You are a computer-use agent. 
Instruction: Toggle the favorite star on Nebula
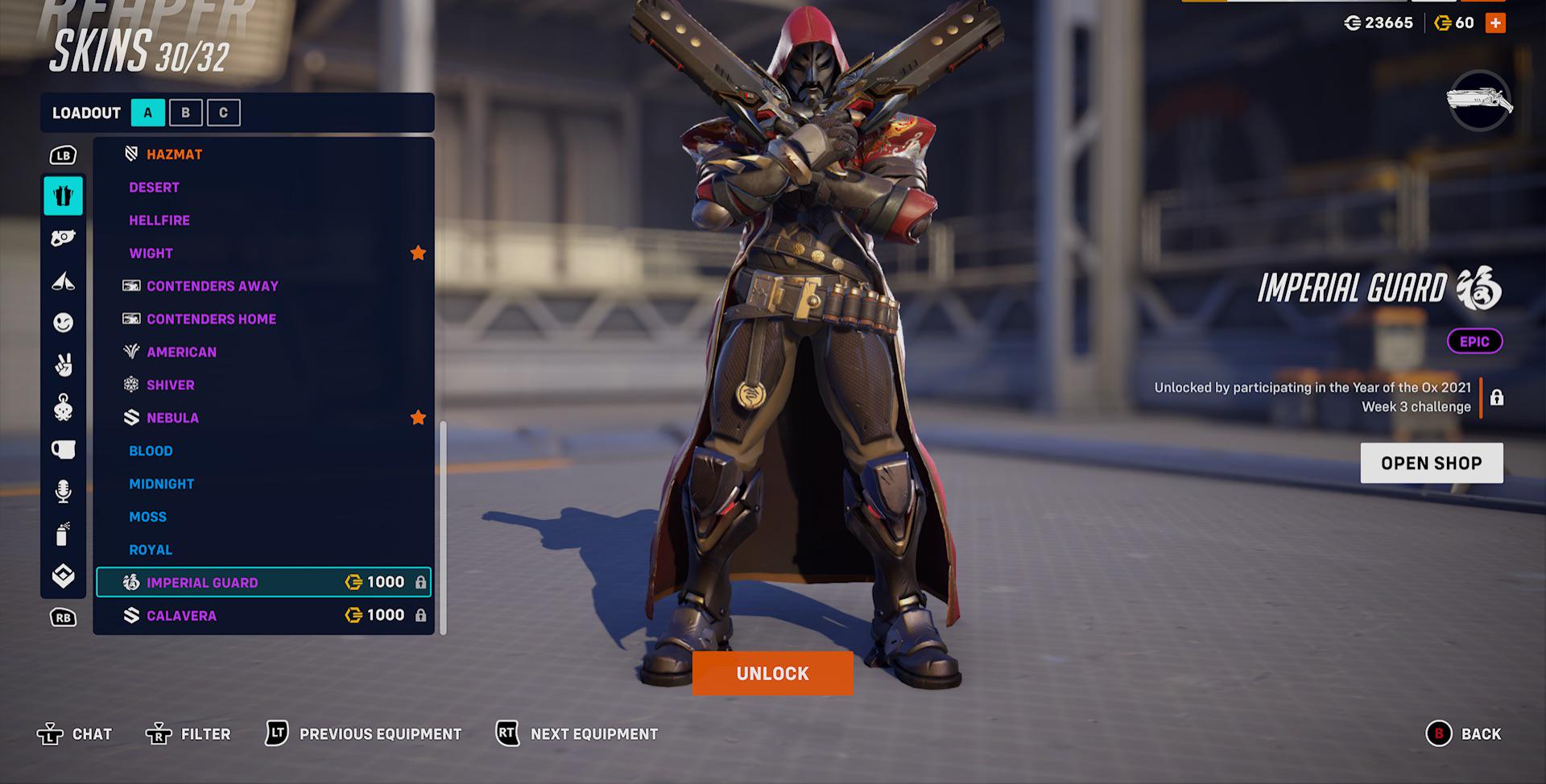[418, 418]
